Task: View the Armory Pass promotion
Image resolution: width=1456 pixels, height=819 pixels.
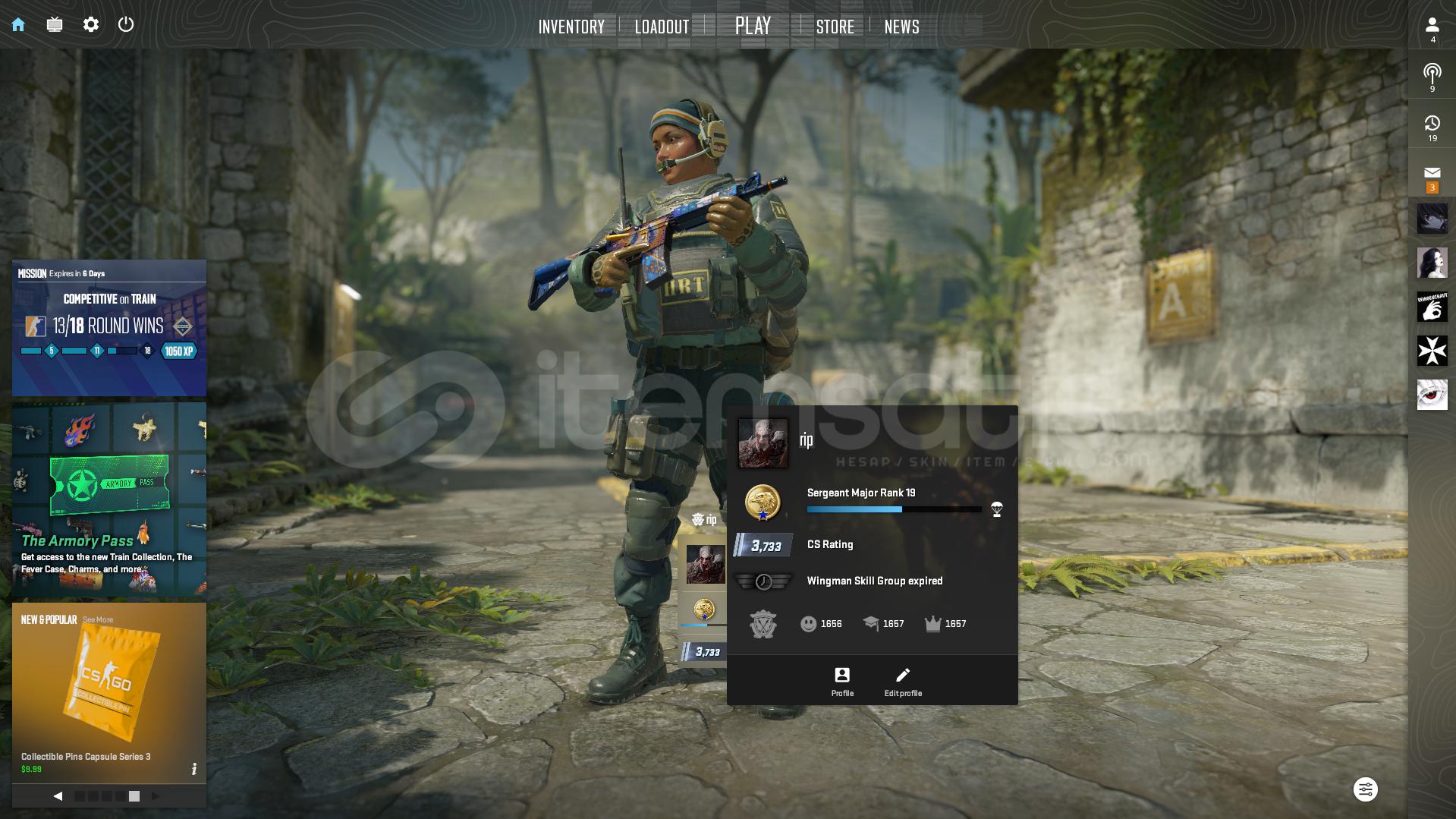Action: 109,499
